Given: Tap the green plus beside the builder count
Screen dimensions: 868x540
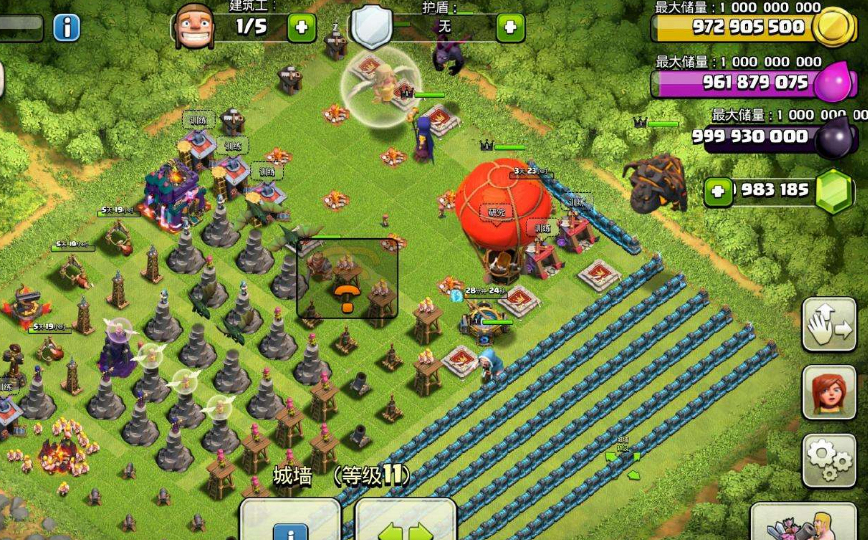Looking at the screenshot, I should tap(301, 27).
